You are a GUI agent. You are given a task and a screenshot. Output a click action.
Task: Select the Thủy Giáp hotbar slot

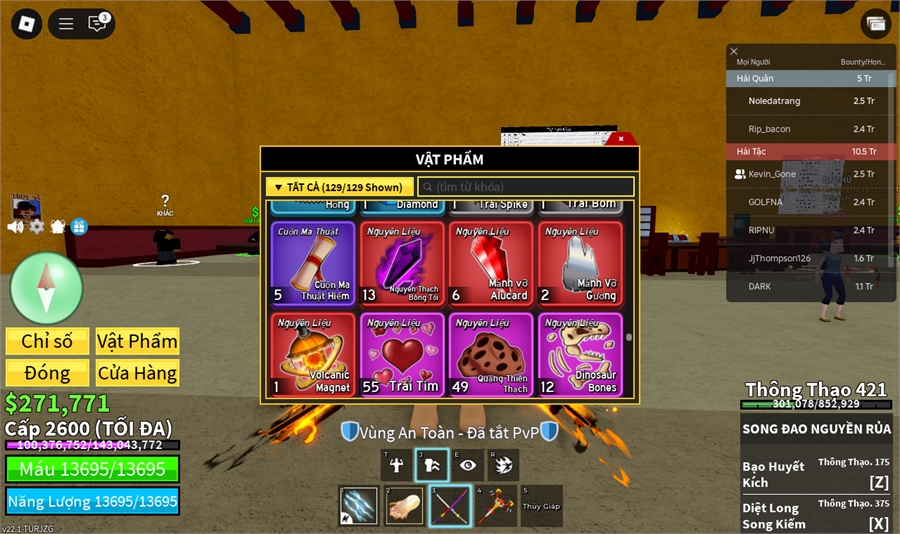tap(541, 506)
